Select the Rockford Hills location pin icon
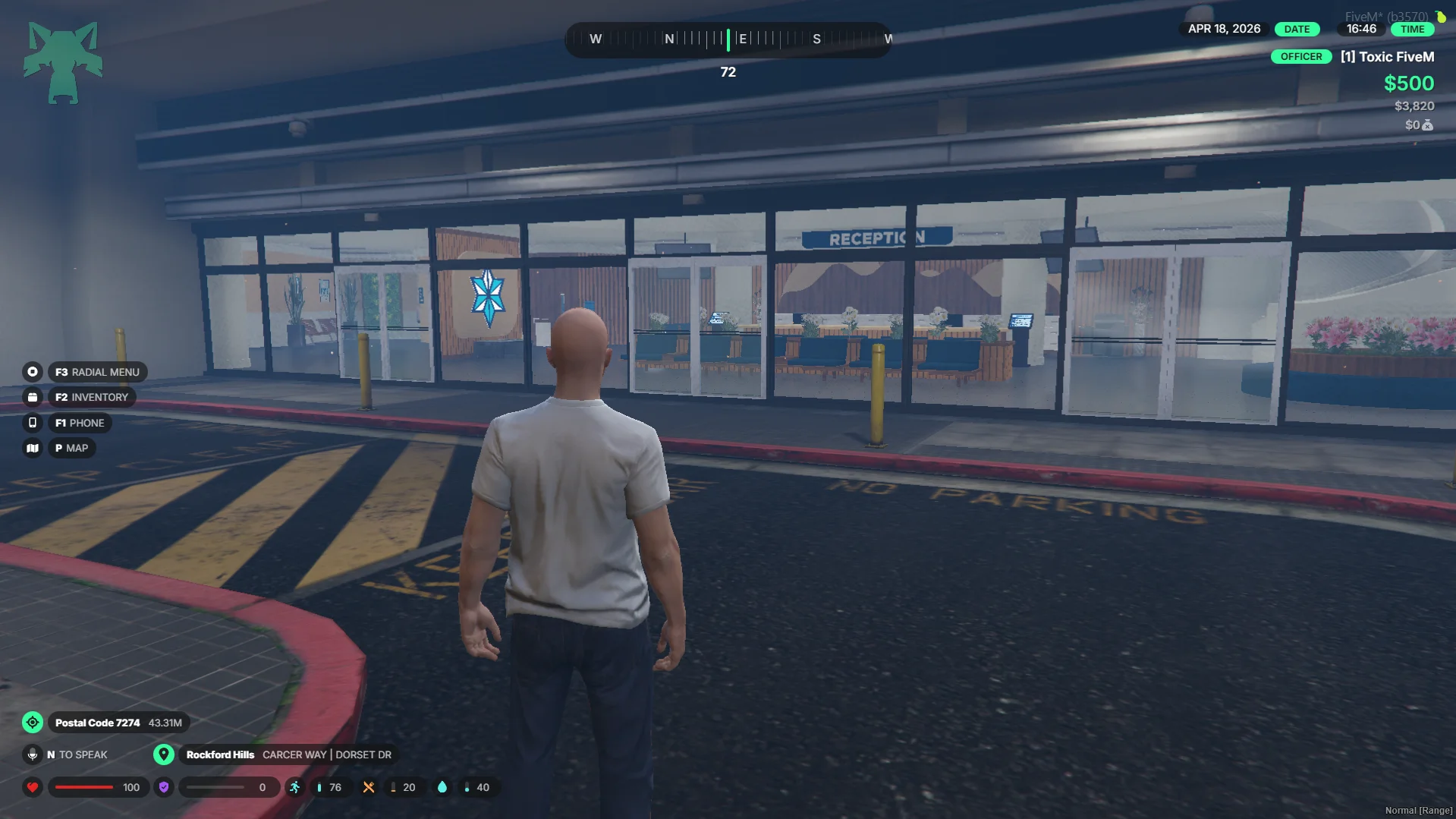The width and height of the screenshot is (1456, 819). [x=164, y=754]
